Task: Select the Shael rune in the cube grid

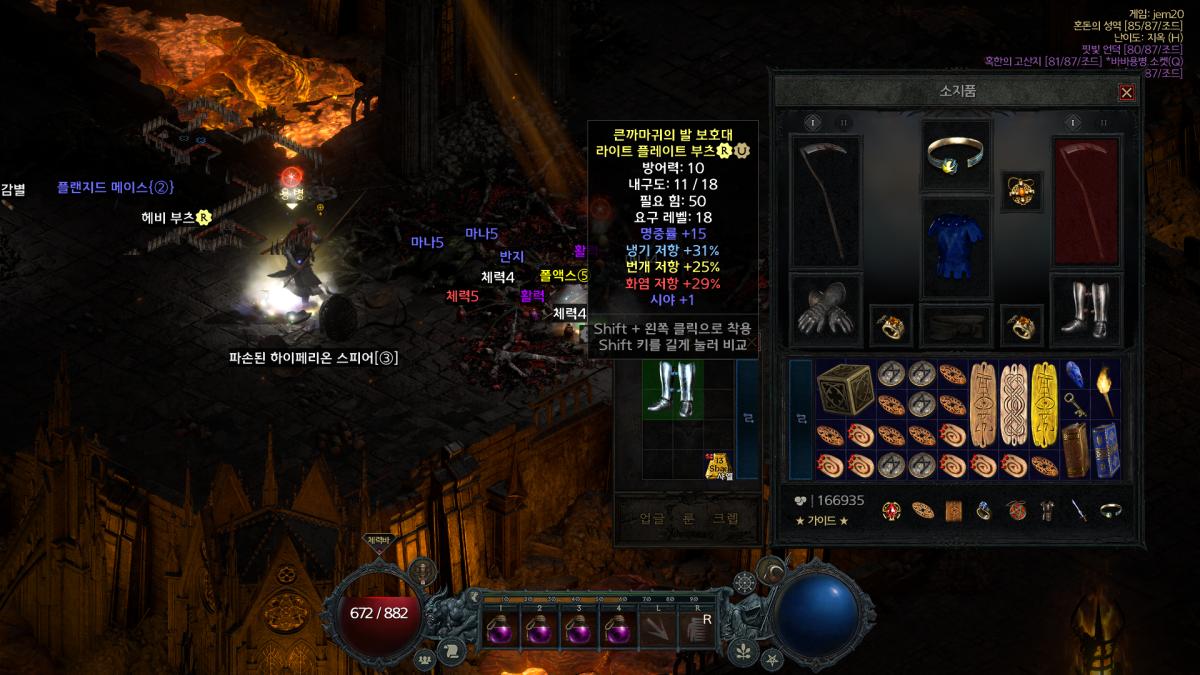Action: tap(718, 464)
